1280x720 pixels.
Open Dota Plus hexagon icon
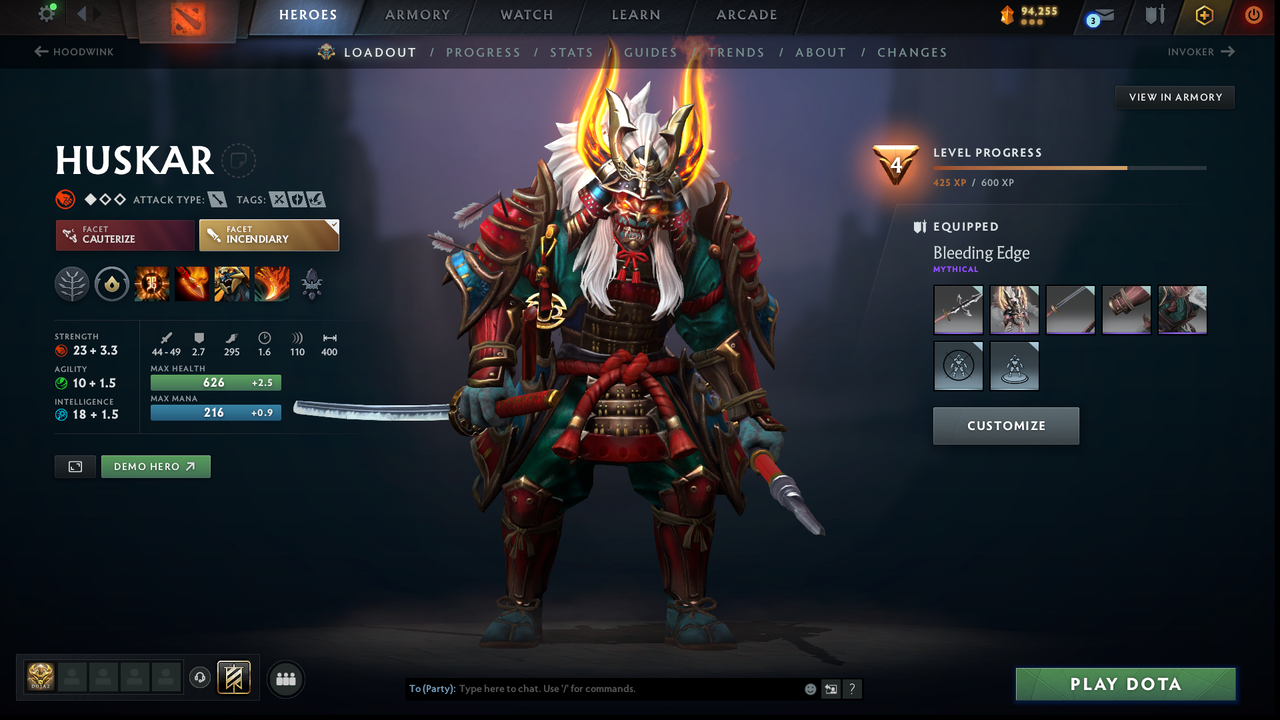[x=1205, y=16]
